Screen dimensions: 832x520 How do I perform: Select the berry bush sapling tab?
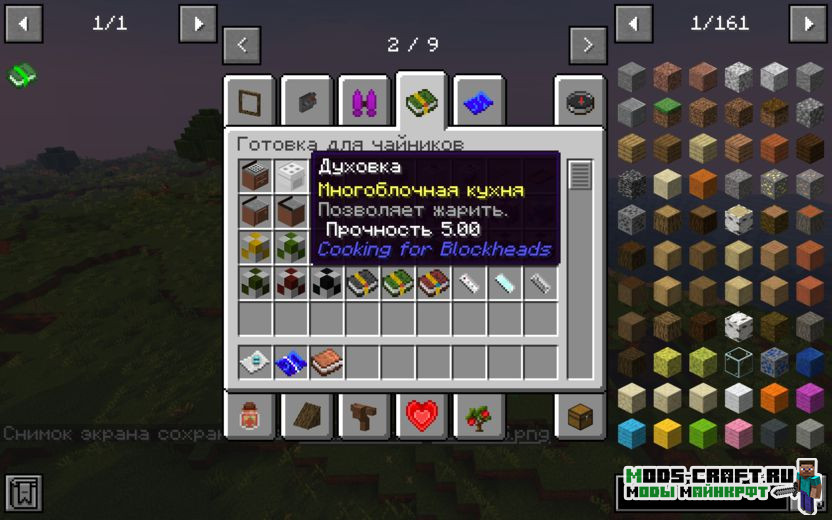click(x=478, y=415)
